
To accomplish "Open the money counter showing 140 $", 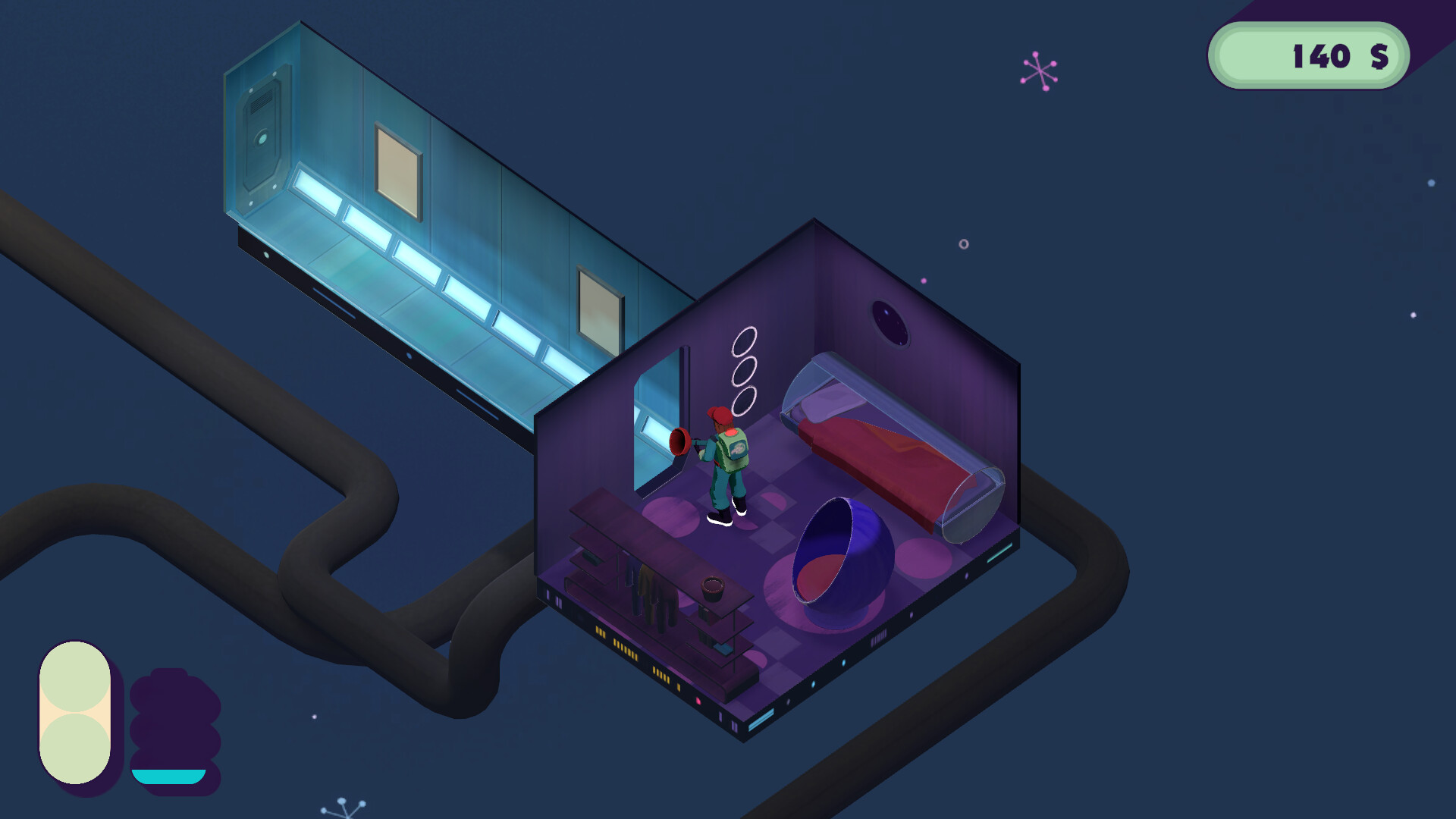I will [1308, 55].
